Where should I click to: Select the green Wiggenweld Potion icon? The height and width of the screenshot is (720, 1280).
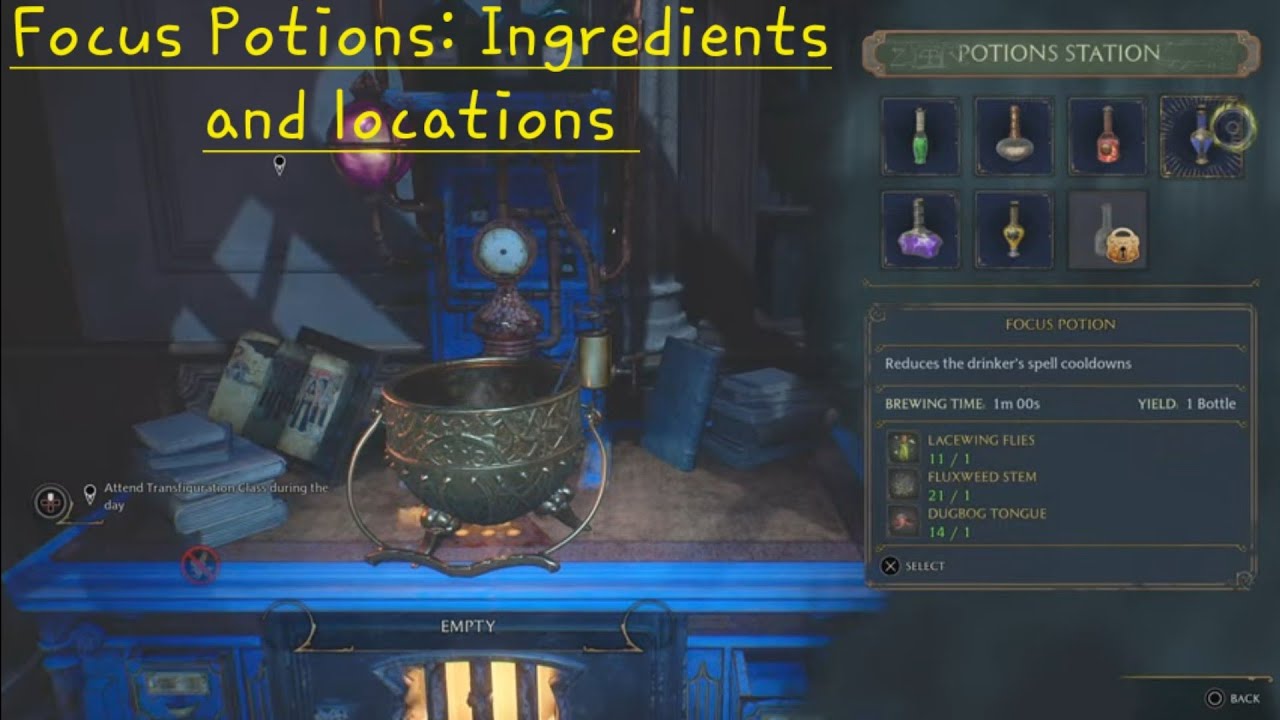tap(920, 135)
